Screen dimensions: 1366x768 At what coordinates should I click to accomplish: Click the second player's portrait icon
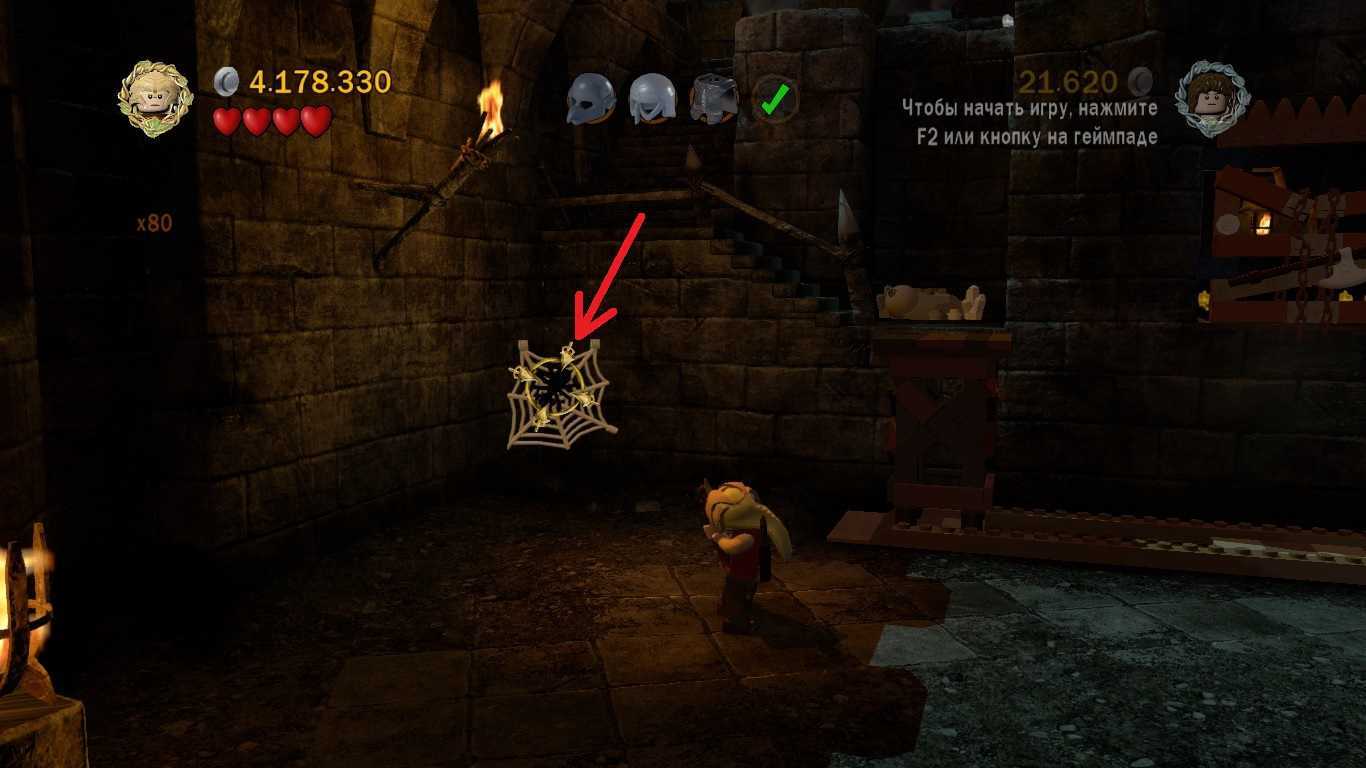coord(1211,97)
